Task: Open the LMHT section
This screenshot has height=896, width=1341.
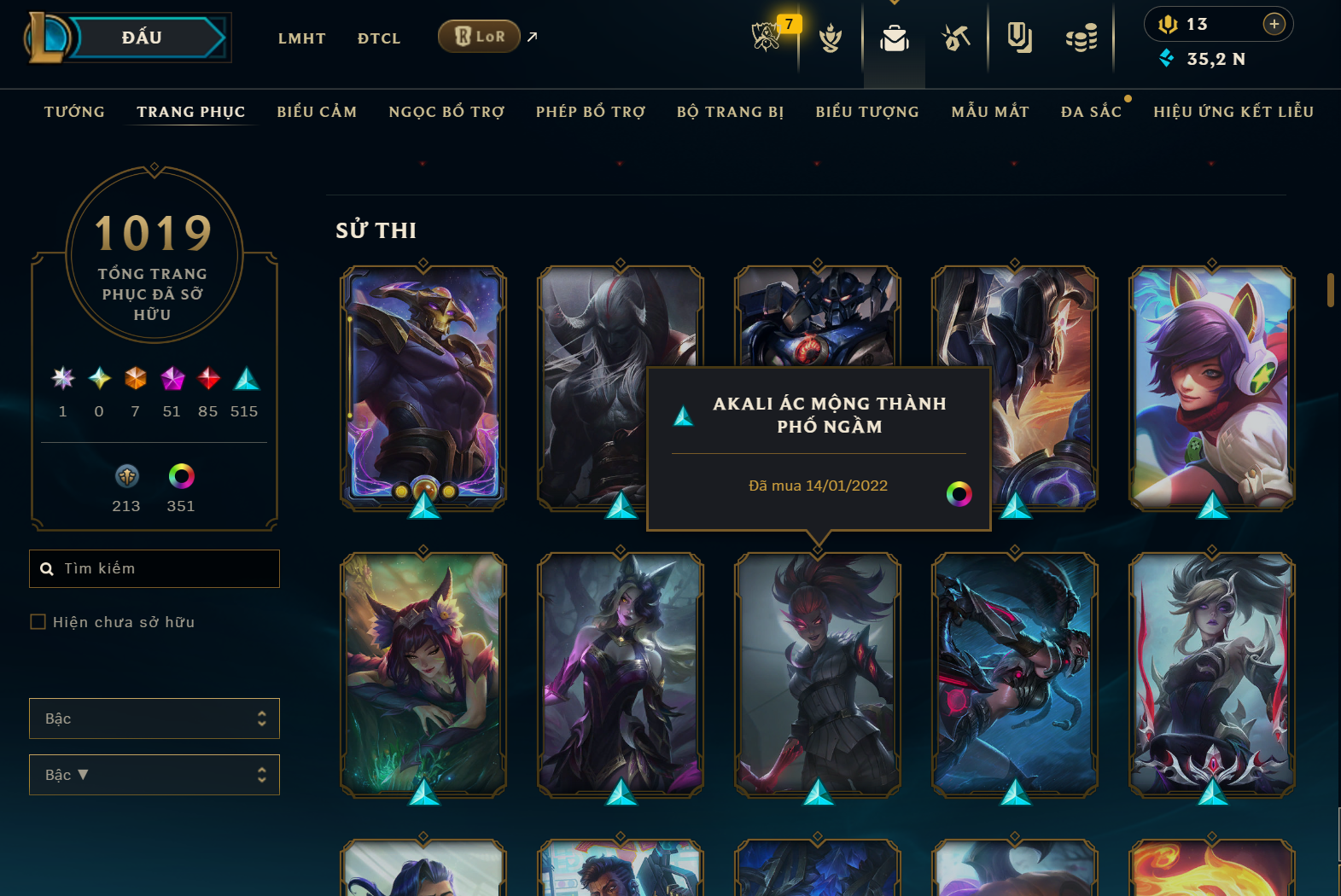Action: pos(301,38)
